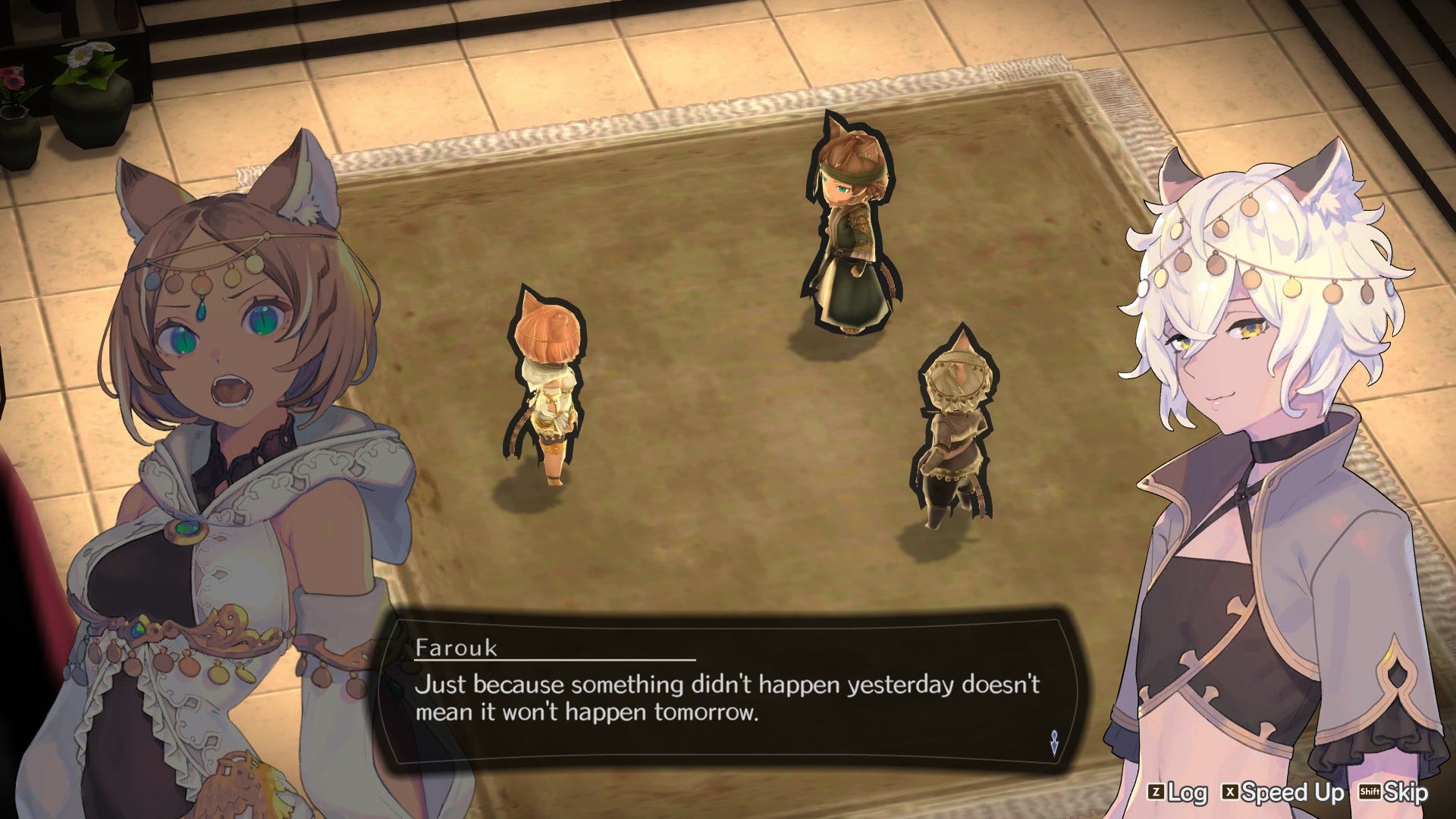
Task: Advance the dialogue with the continue arrow
Action: [x=1054, y=742]
